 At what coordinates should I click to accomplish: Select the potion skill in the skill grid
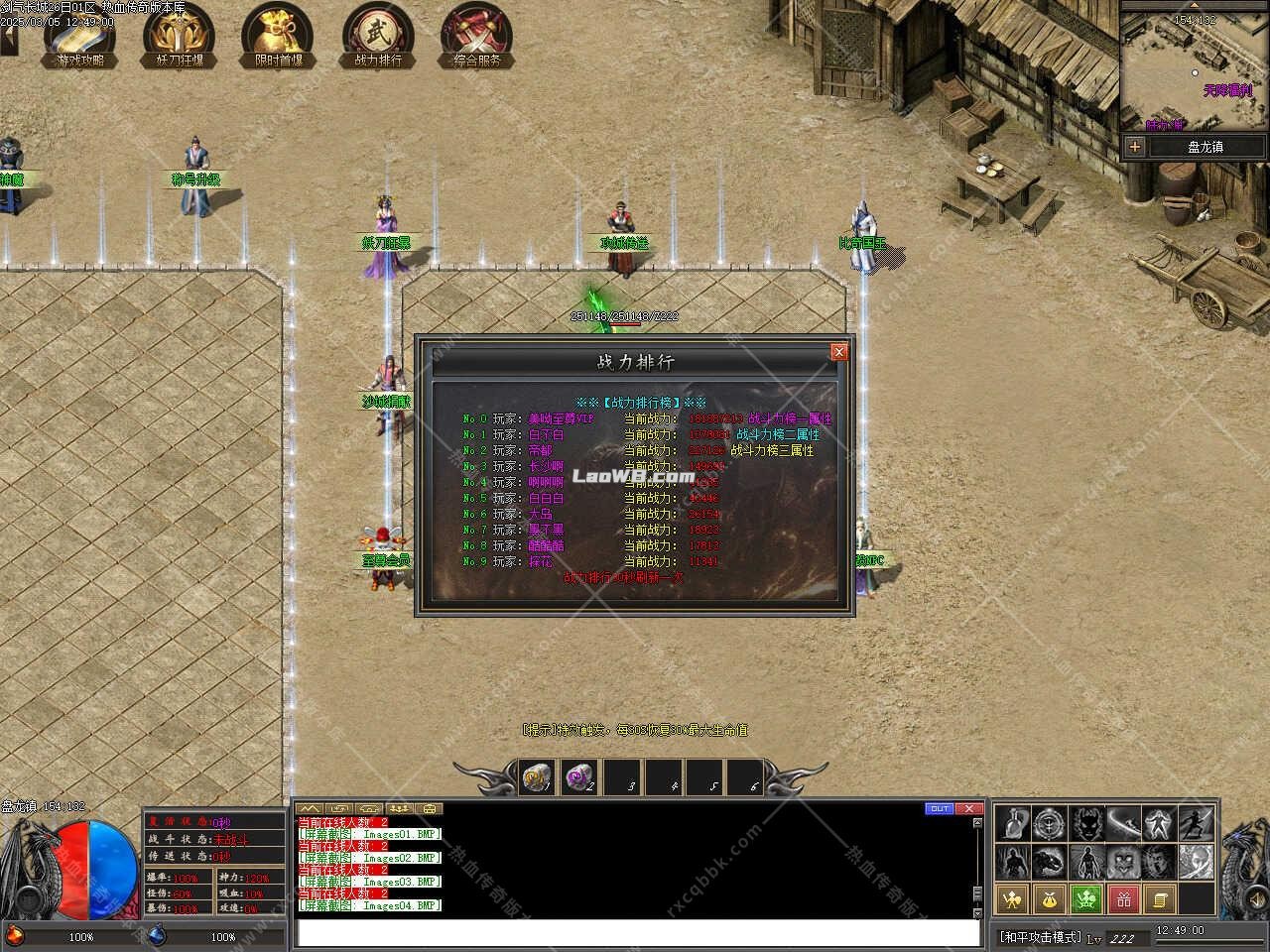(x=1012, y=823)
